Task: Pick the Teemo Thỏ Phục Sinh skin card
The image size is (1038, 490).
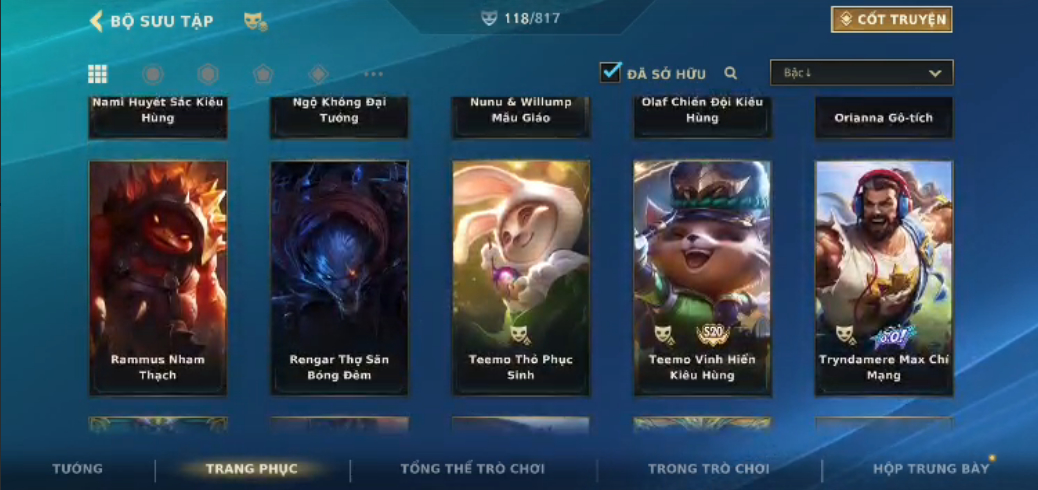Action: (x=520, y=277)
